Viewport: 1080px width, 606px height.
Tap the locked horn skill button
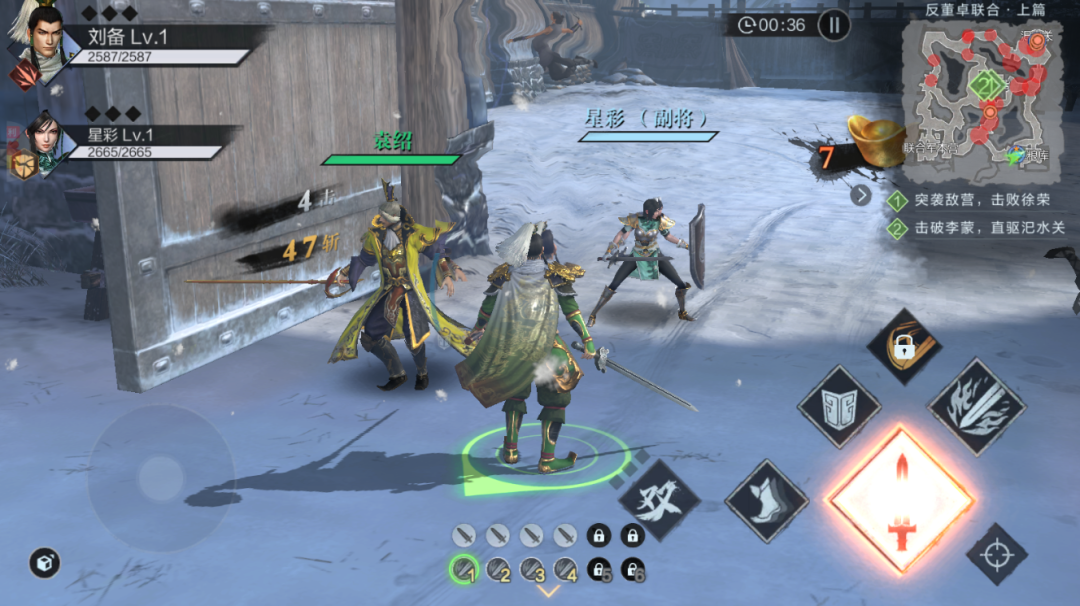(904, 346)
